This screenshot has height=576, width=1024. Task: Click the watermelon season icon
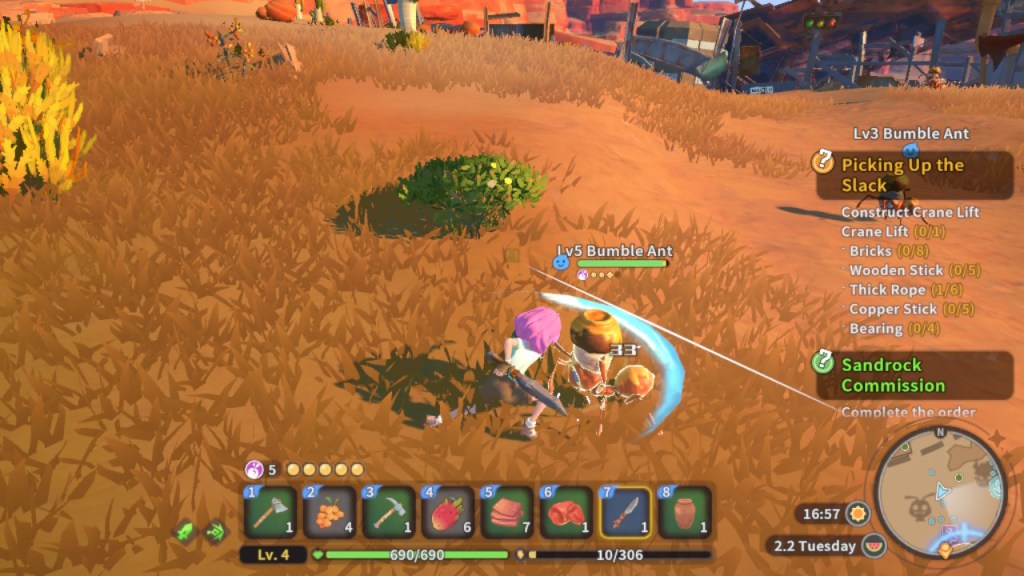[874, 546]
